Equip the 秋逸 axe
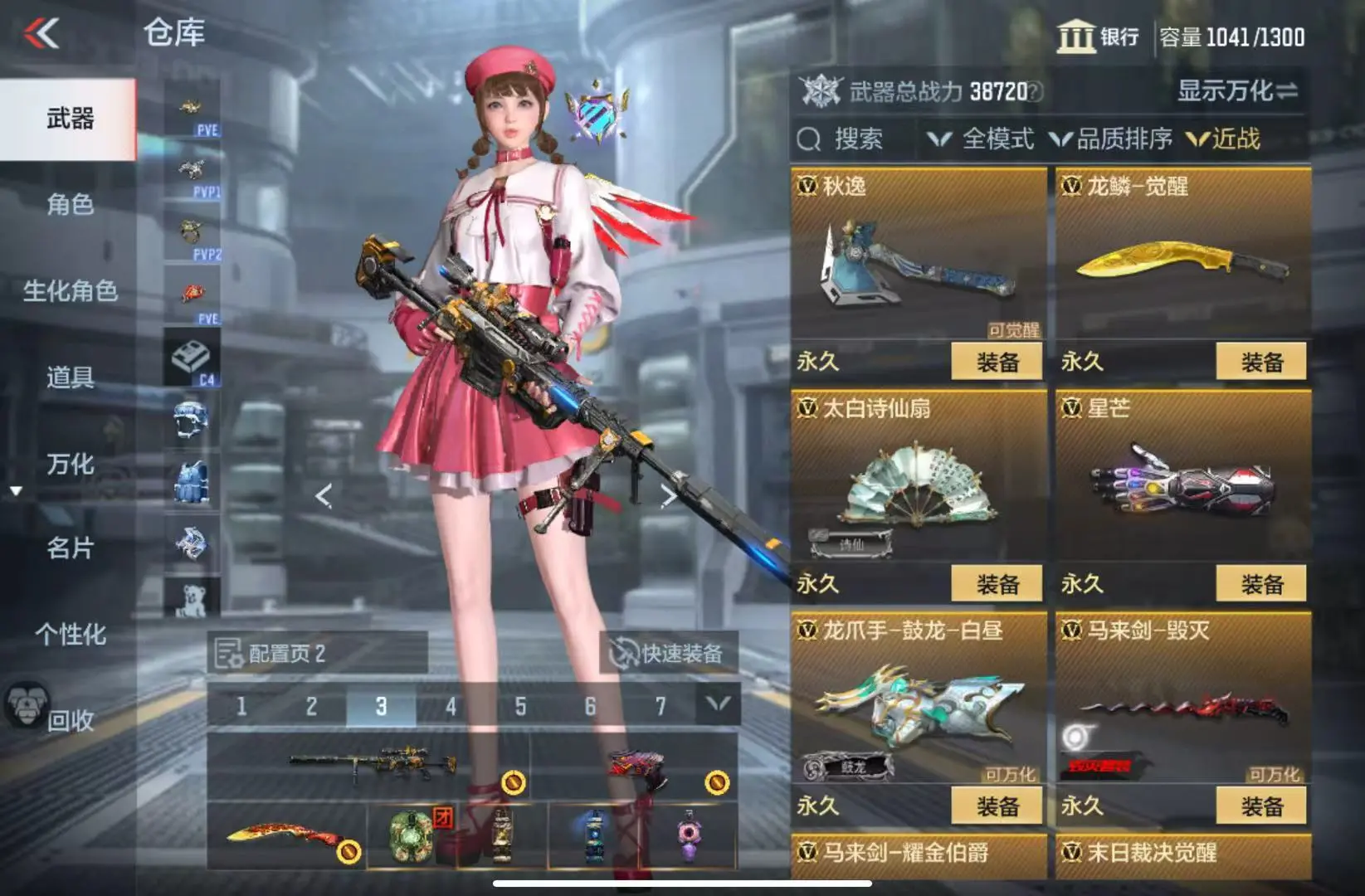 (996, 362)
